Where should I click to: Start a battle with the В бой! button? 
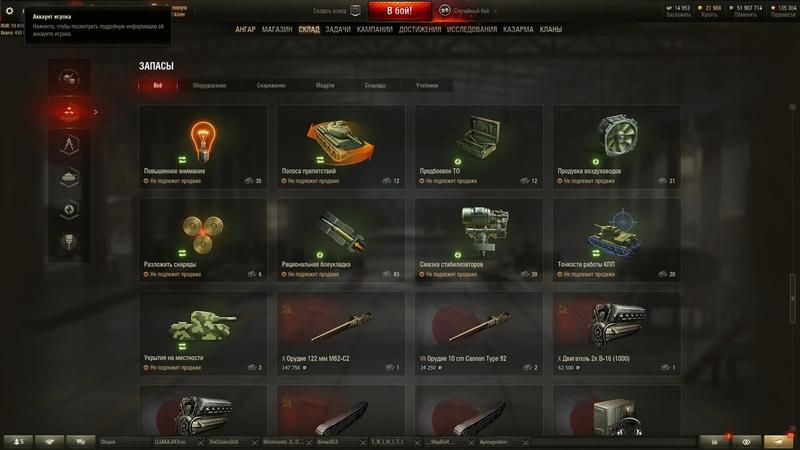400,11
